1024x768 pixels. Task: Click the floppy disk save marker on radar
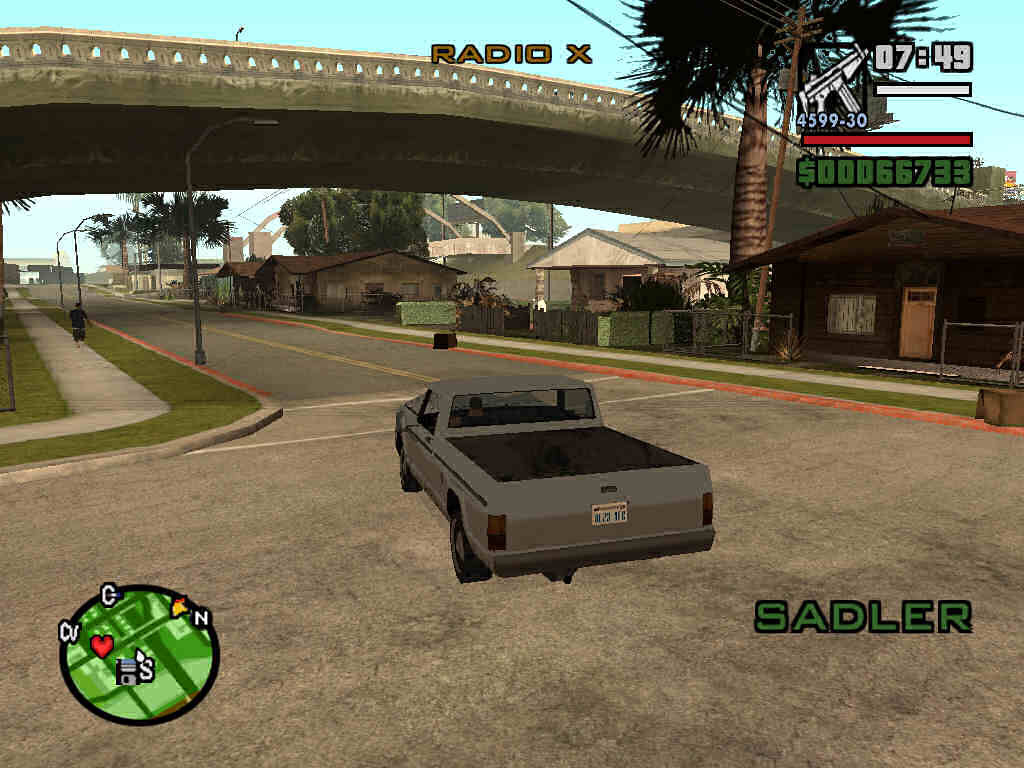click(x=127, y=672)
